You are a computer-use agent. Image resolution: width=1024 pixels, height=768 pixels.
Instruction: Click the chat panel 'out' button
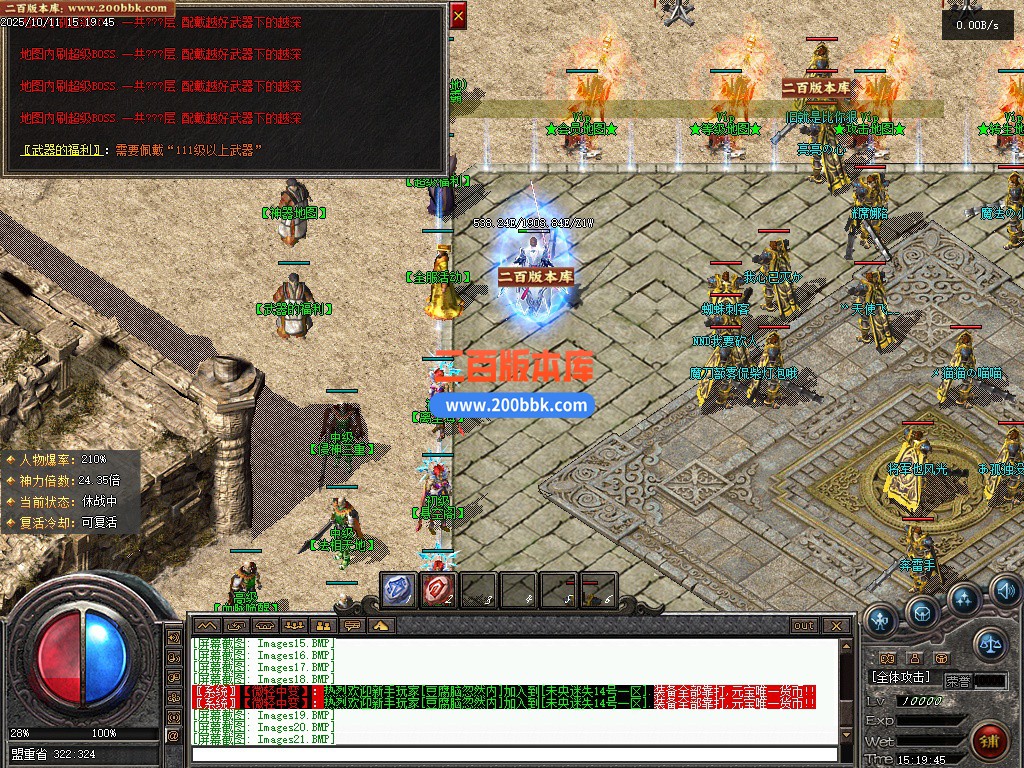click(804, 626)
